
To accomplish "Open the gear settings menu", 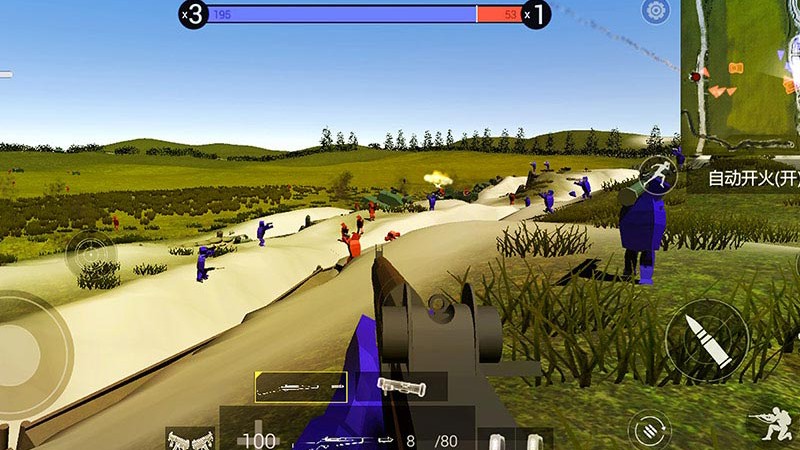I will (656, 12).
